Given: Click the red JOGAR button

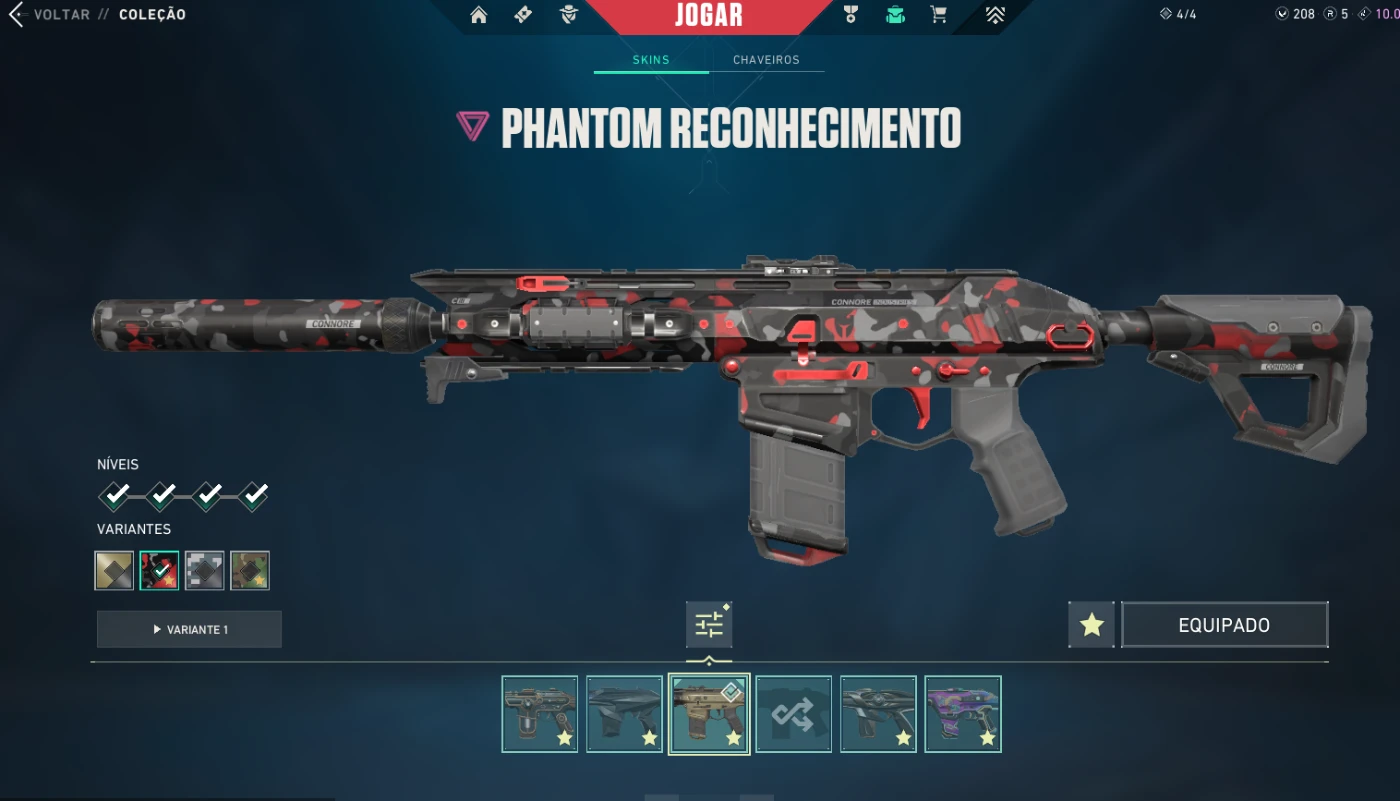Looking at the screenshot, I should pos(708,15).
